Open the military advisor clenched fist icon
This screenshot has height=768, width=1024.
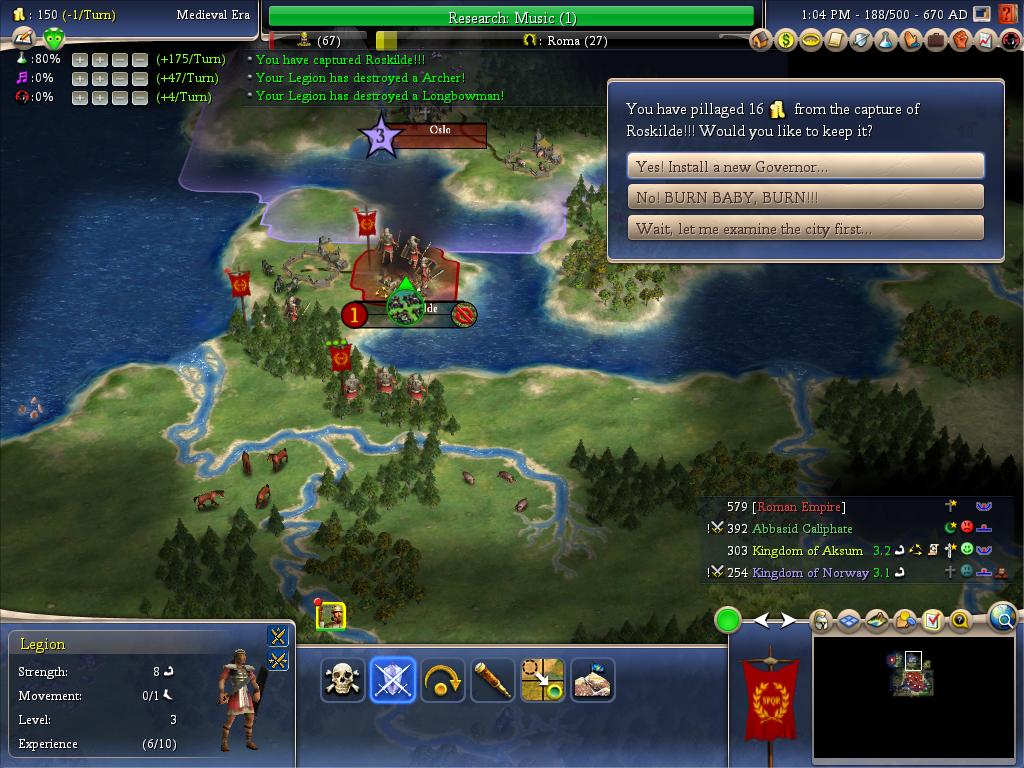960,40
